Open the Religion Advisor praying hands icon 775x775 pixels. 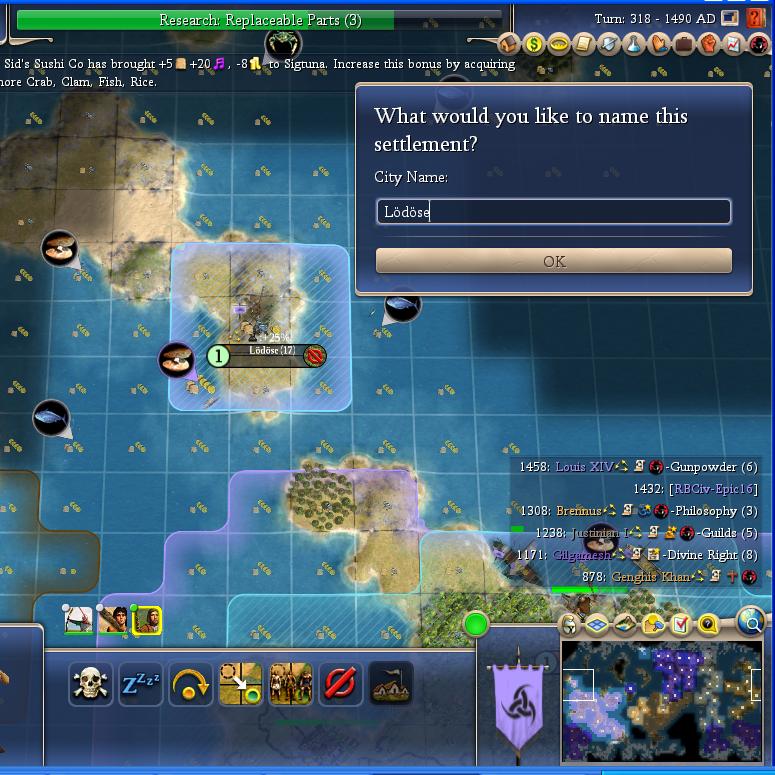click(659, 44)
